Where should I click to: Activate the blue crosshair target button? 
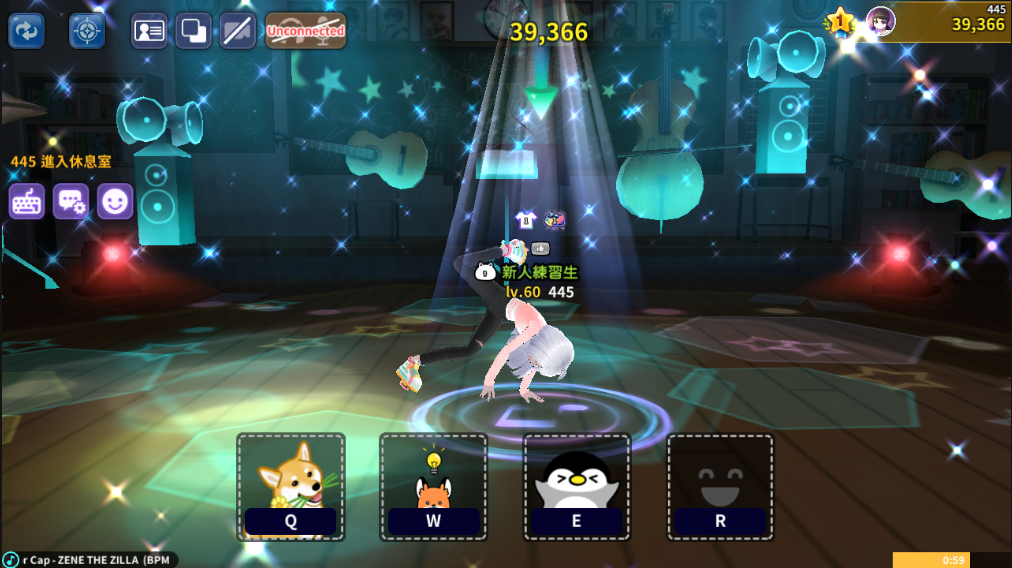[87, 31]
